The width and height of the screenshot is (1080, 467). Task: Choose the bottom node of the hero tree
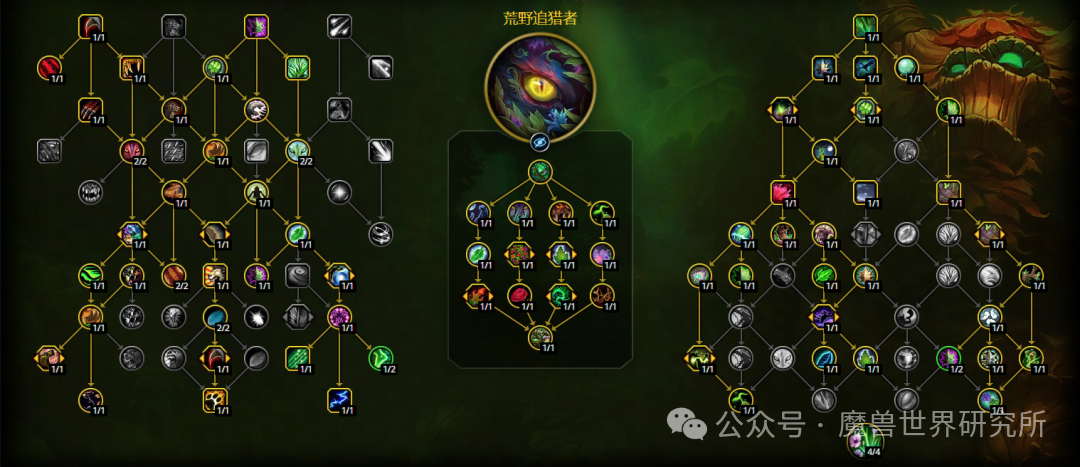[x=540, y=336]
